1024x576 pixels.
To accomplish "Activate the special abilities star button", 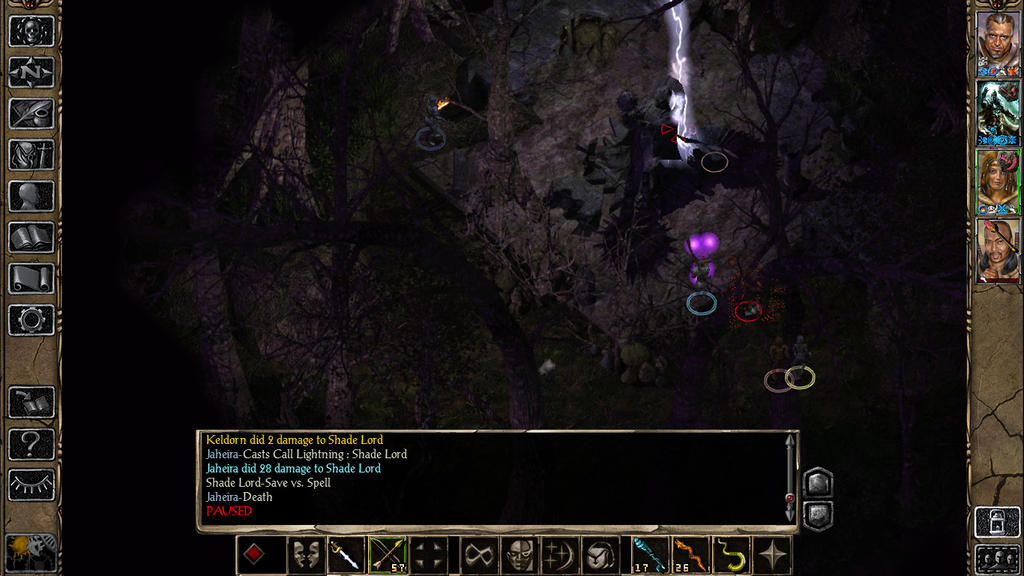I will 773,555.
